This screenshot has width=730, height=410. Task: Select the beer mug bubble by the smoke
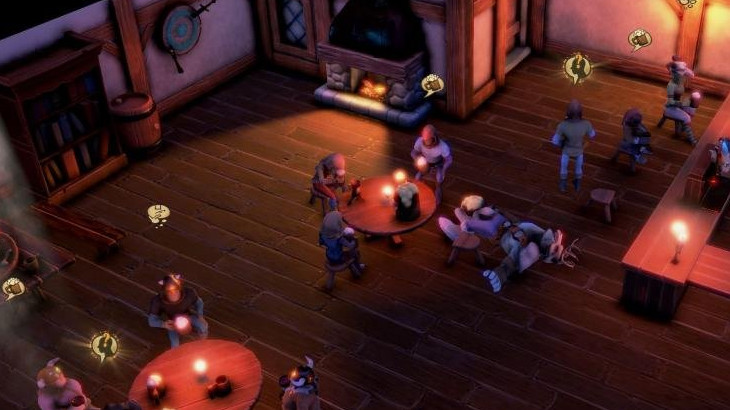(13, 288)
